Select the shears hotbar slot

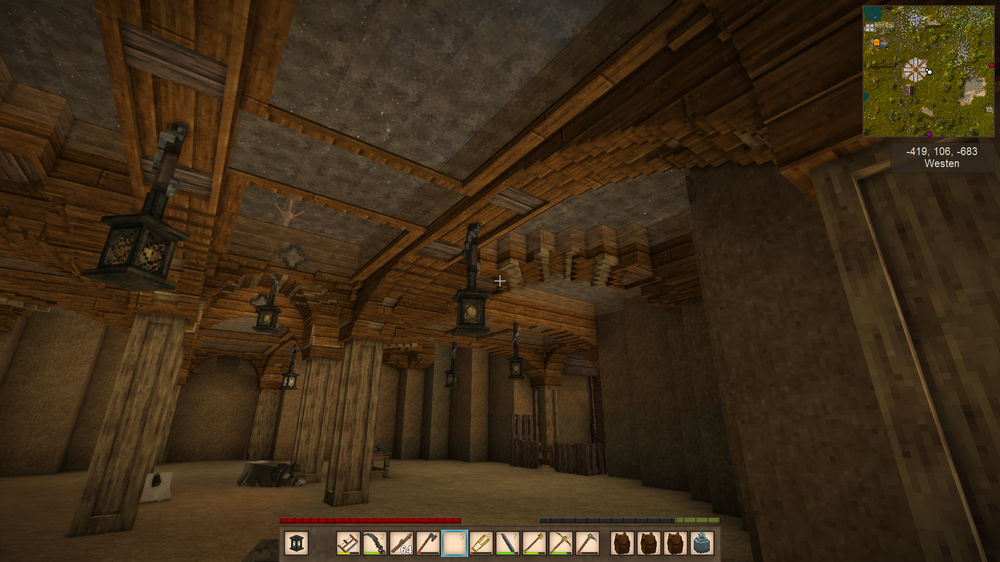pos(481,543)
